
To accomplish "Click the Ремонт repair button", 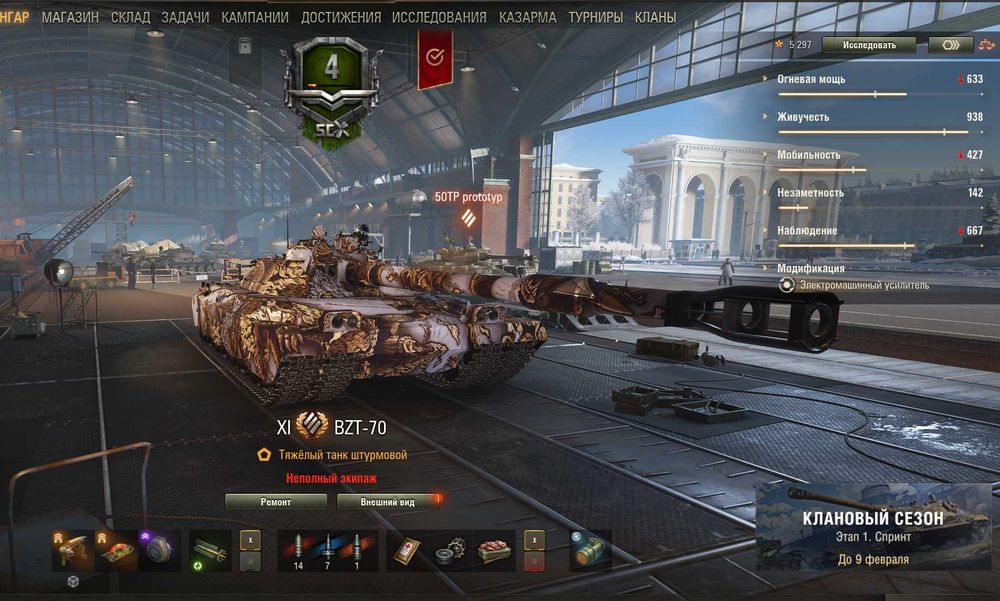I will (276, 502).
